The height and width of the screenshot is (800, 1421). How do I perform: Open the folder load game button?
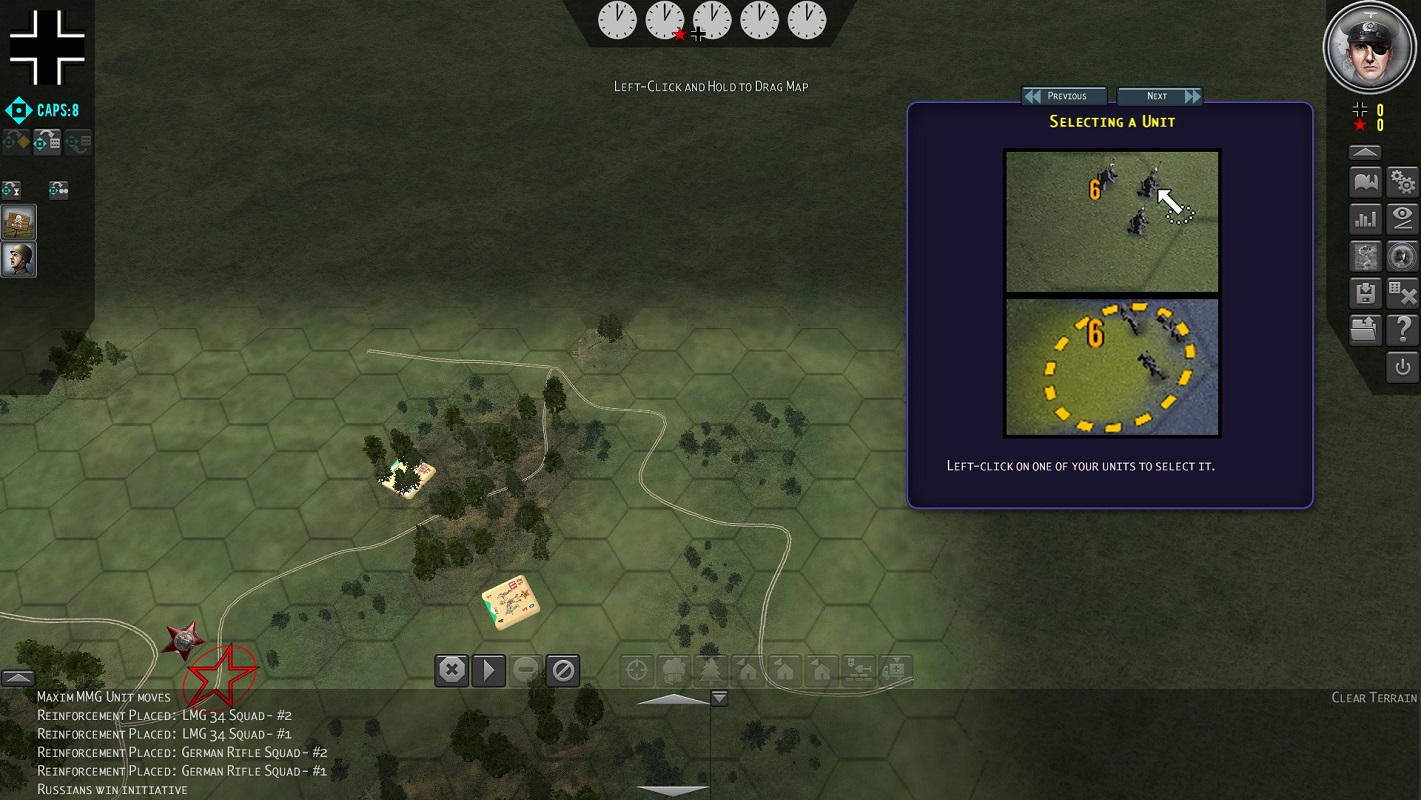click(x=1365, y=330)
